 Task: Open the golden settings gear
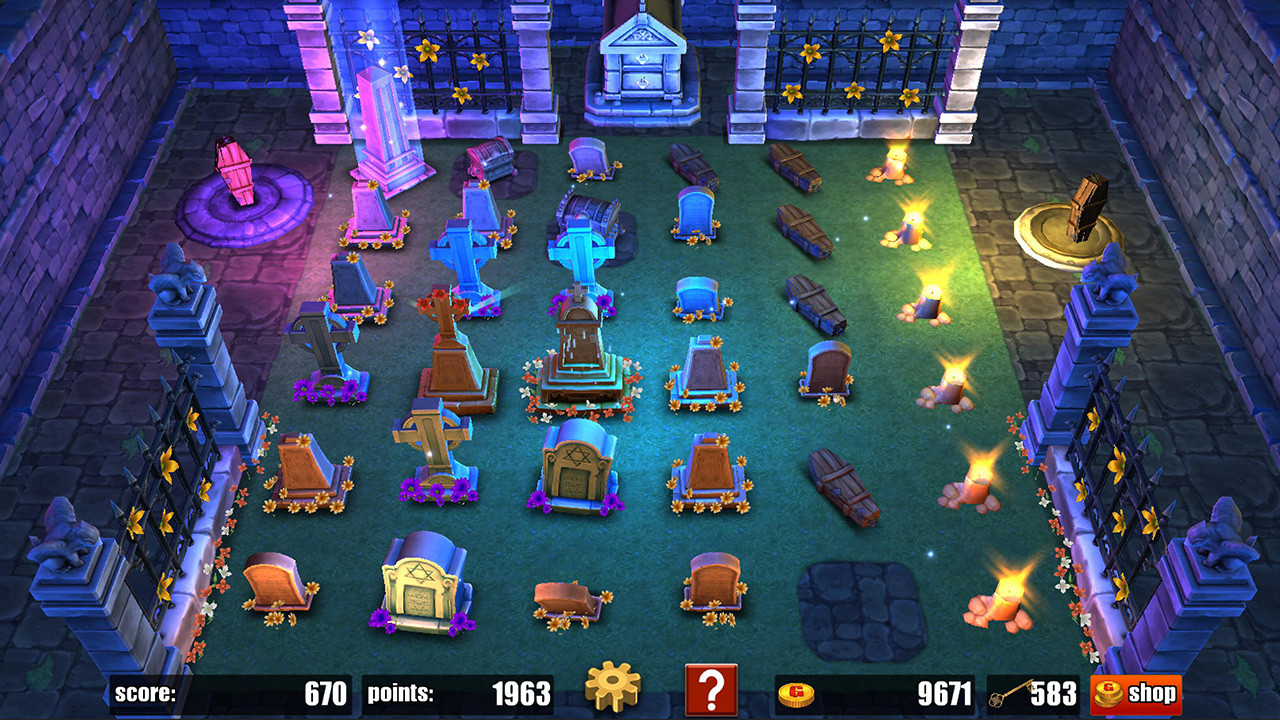tap(613, 690)
